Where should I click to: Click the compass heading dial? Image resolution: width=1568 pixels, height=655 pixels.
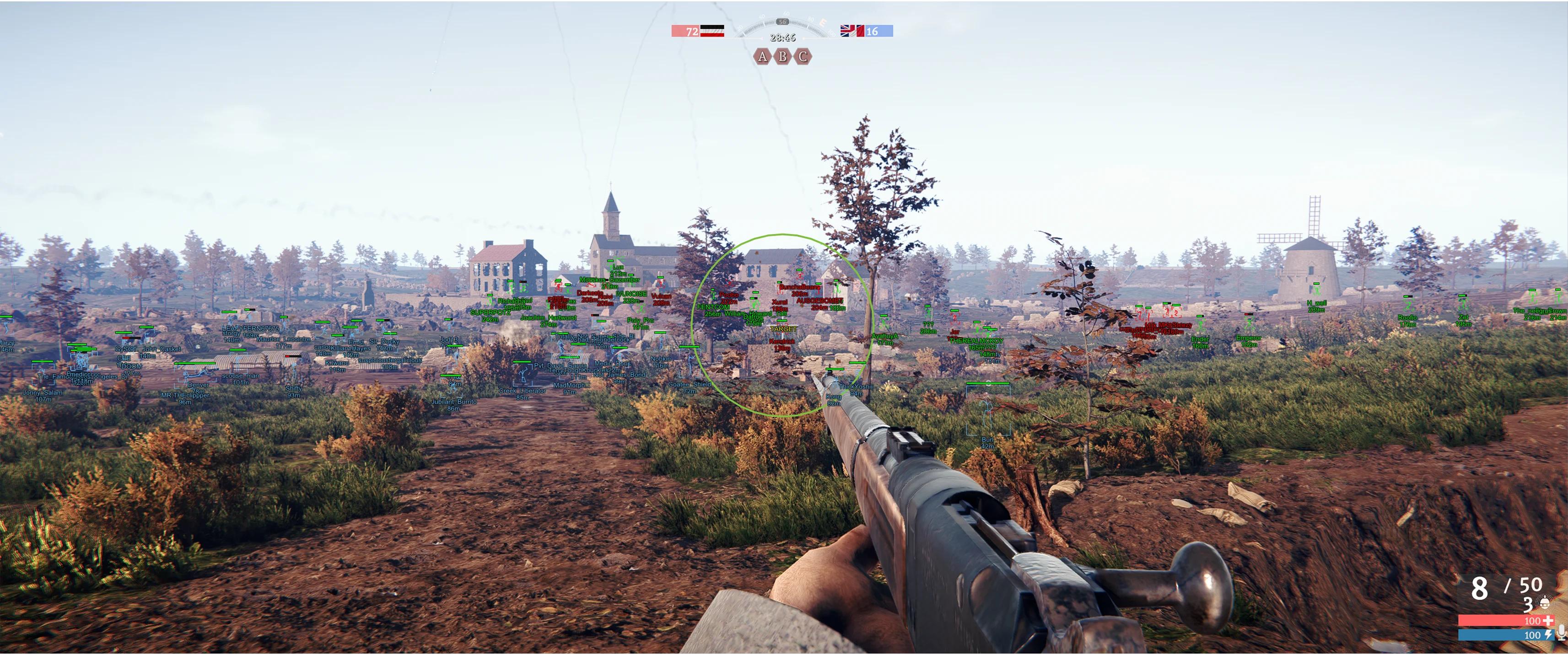coord(782,25)
